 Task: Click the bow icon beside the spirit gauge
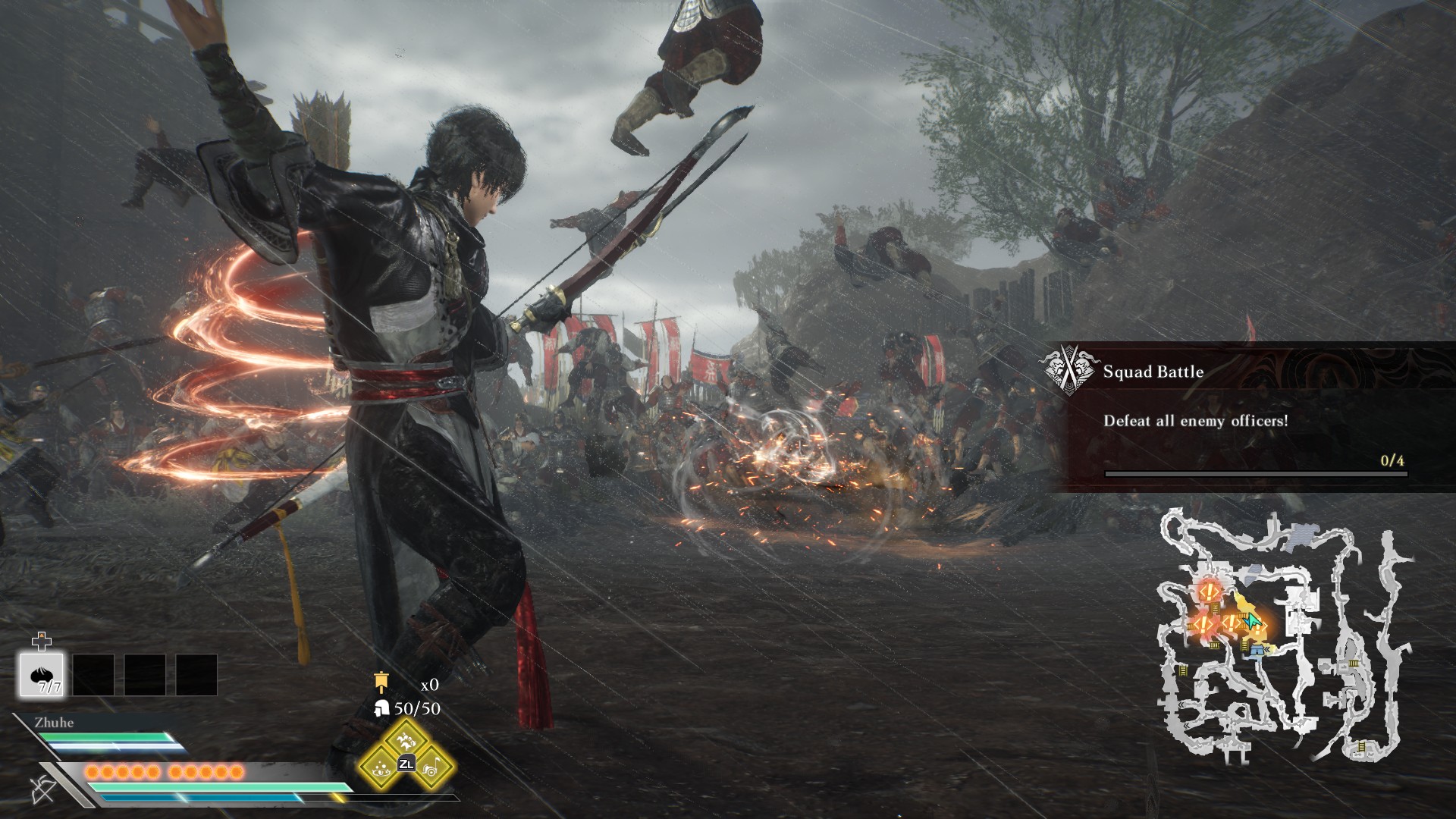pyautogui.click(x=43, y=789)
